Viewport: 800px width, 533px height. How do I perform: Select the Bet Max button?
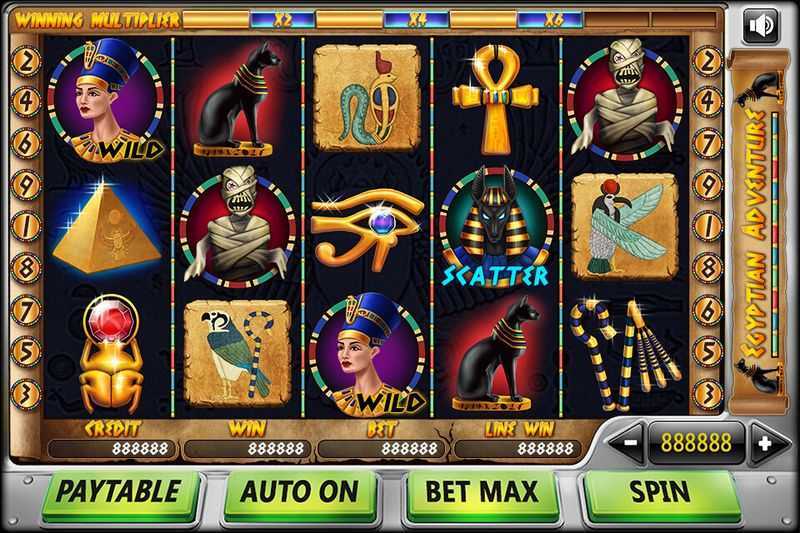[482, 492]
